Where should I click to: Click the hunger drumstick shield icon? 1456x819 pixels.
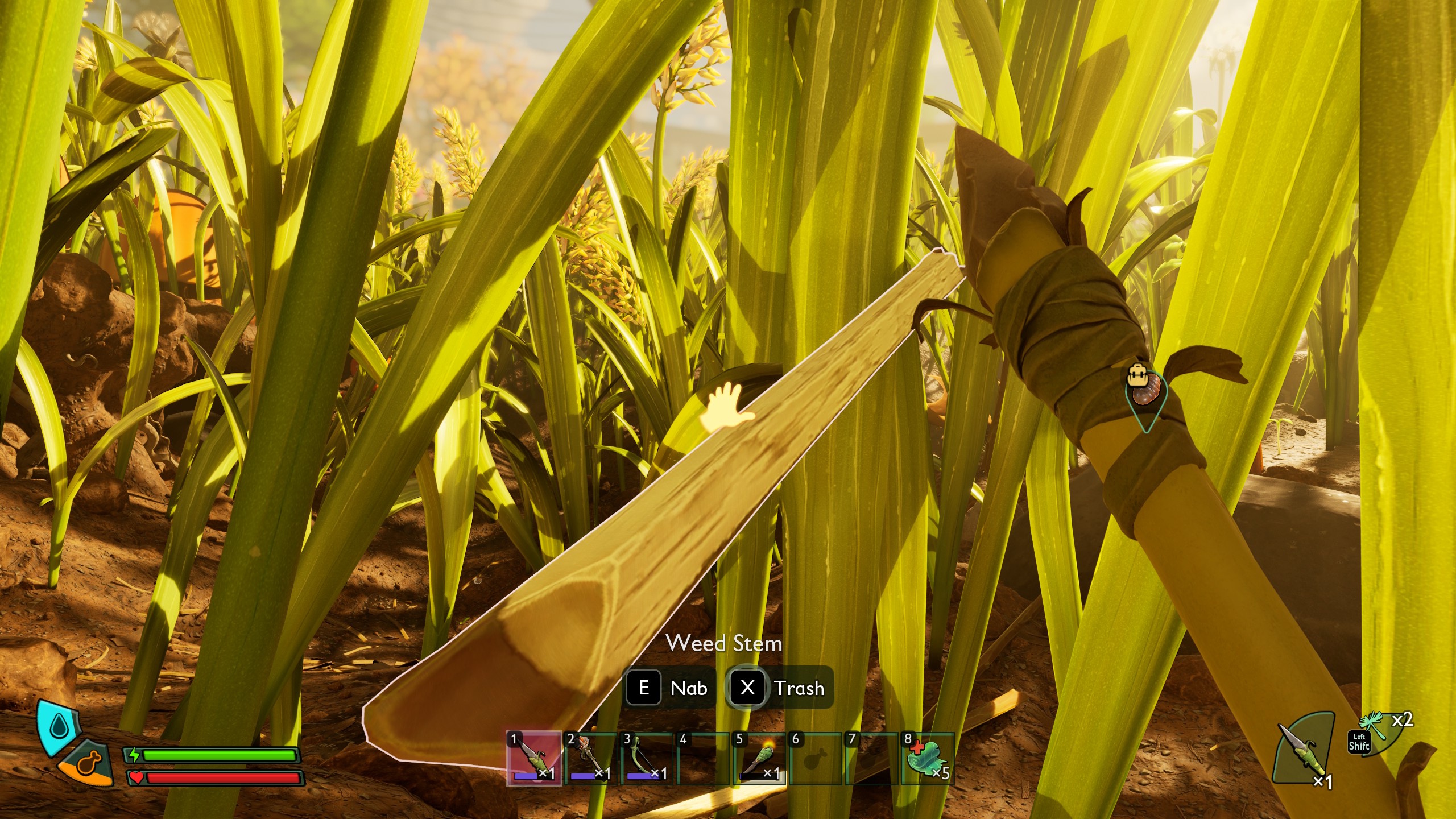89,763
